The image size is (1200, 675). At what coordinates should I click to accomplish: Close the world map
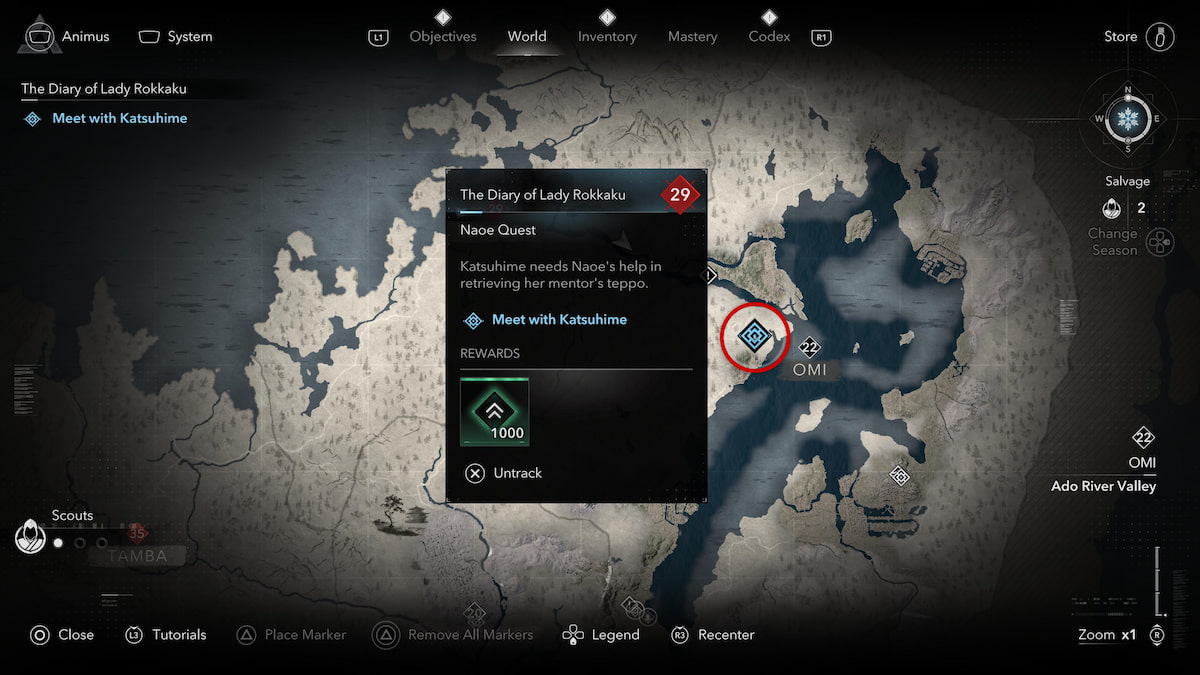[62, 635]
